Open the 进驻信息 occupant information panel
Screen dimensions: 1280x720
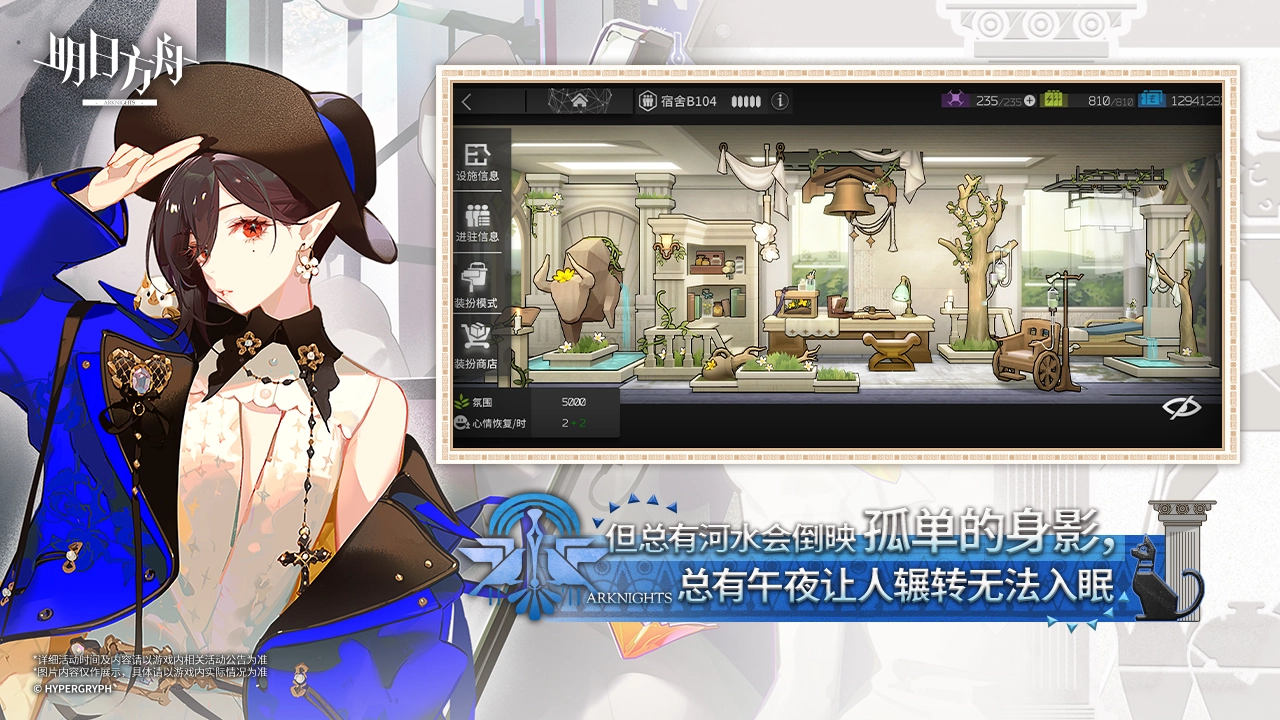pyautogui.click(x=478, y=222)
